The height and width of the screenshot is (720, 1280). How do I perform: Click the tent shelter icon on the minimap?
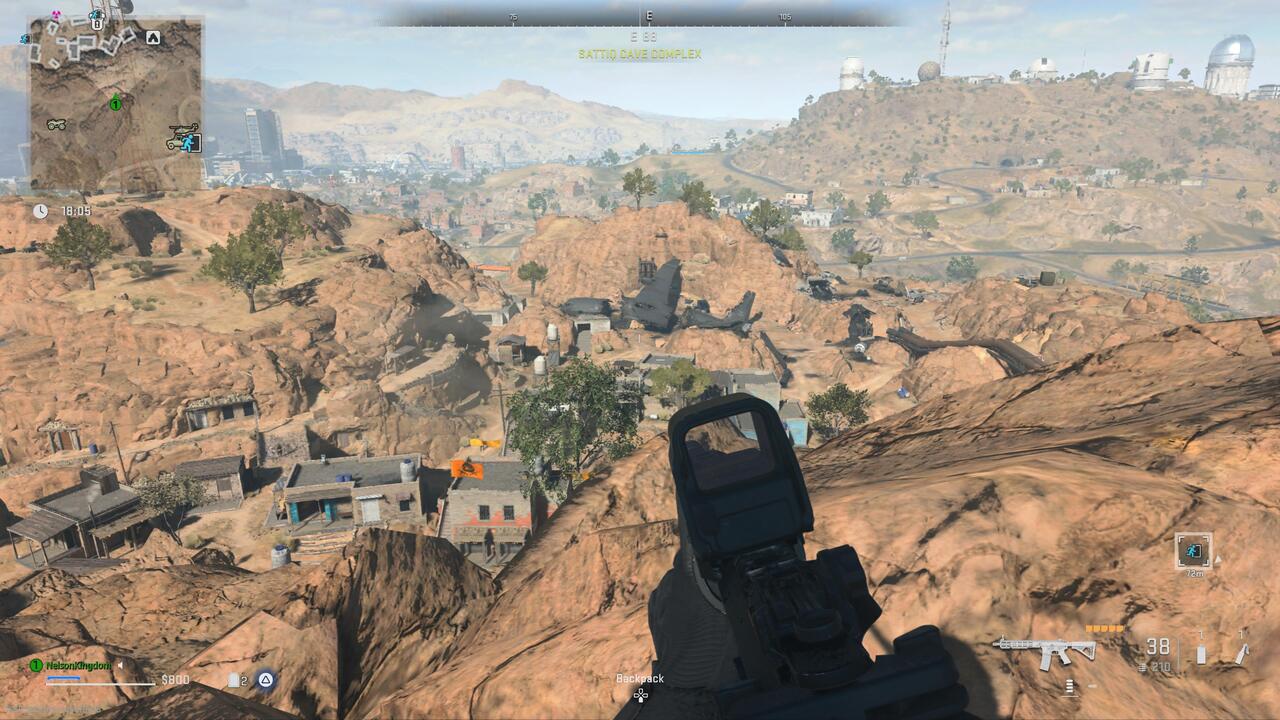pos(153,36)
